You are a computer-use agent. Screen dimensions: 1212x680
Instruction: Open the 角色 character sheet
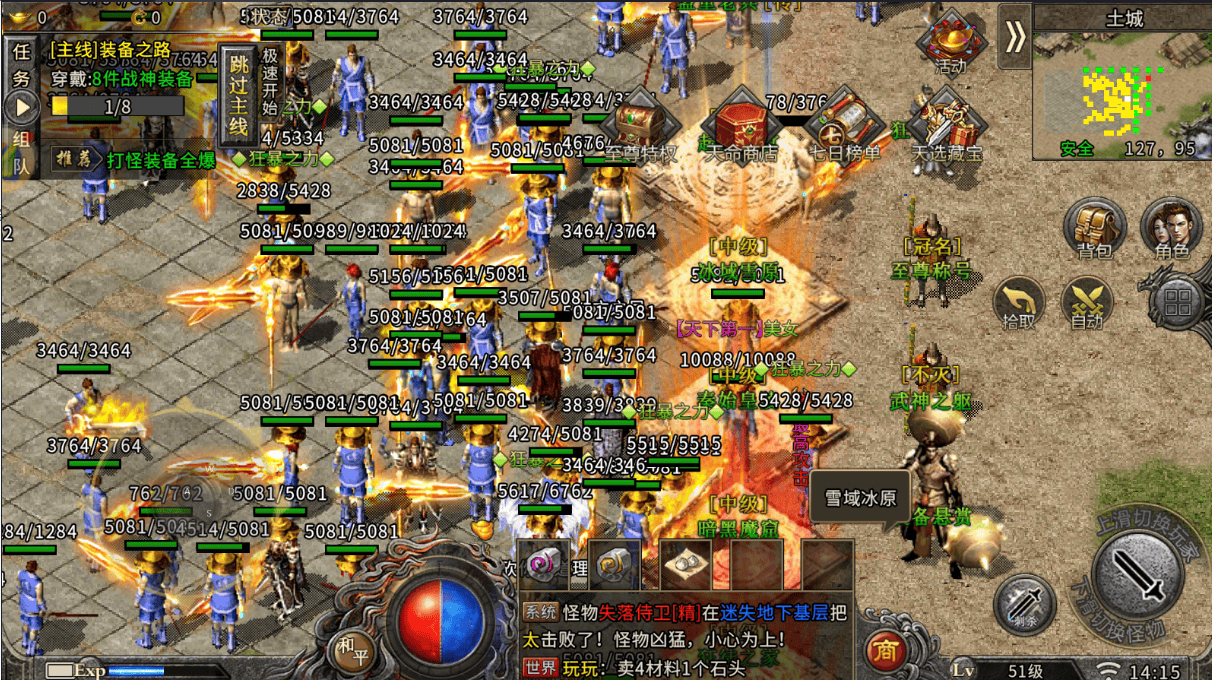(1171, 226)
